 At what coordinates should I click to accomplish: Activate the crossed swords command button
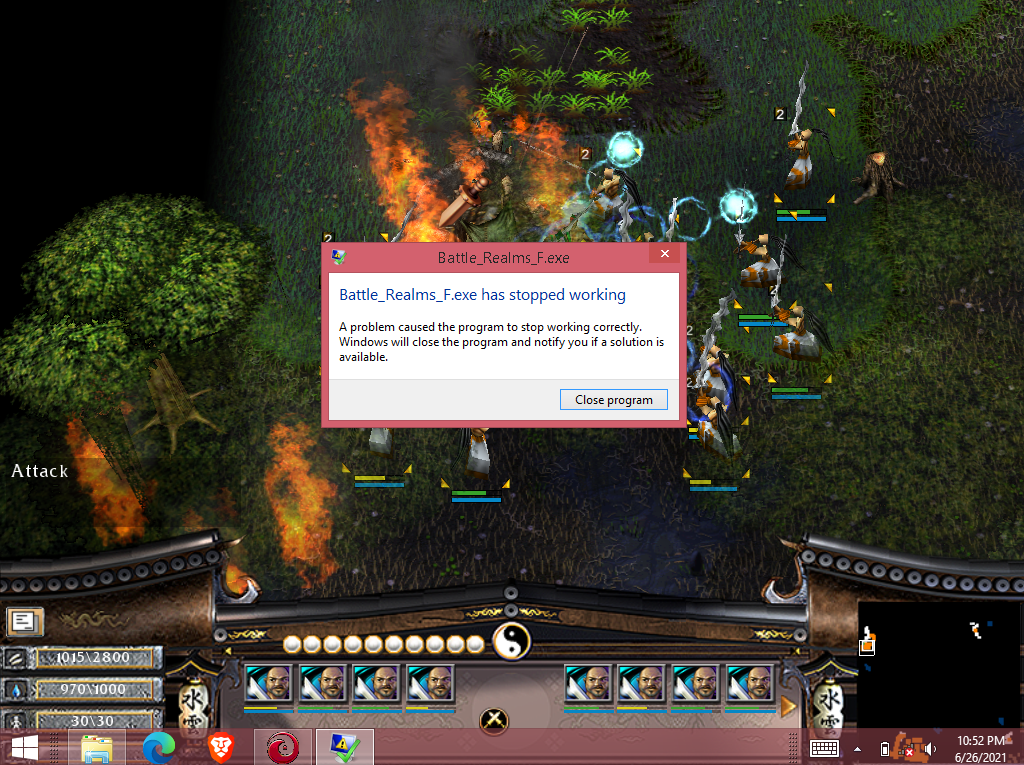494,718
